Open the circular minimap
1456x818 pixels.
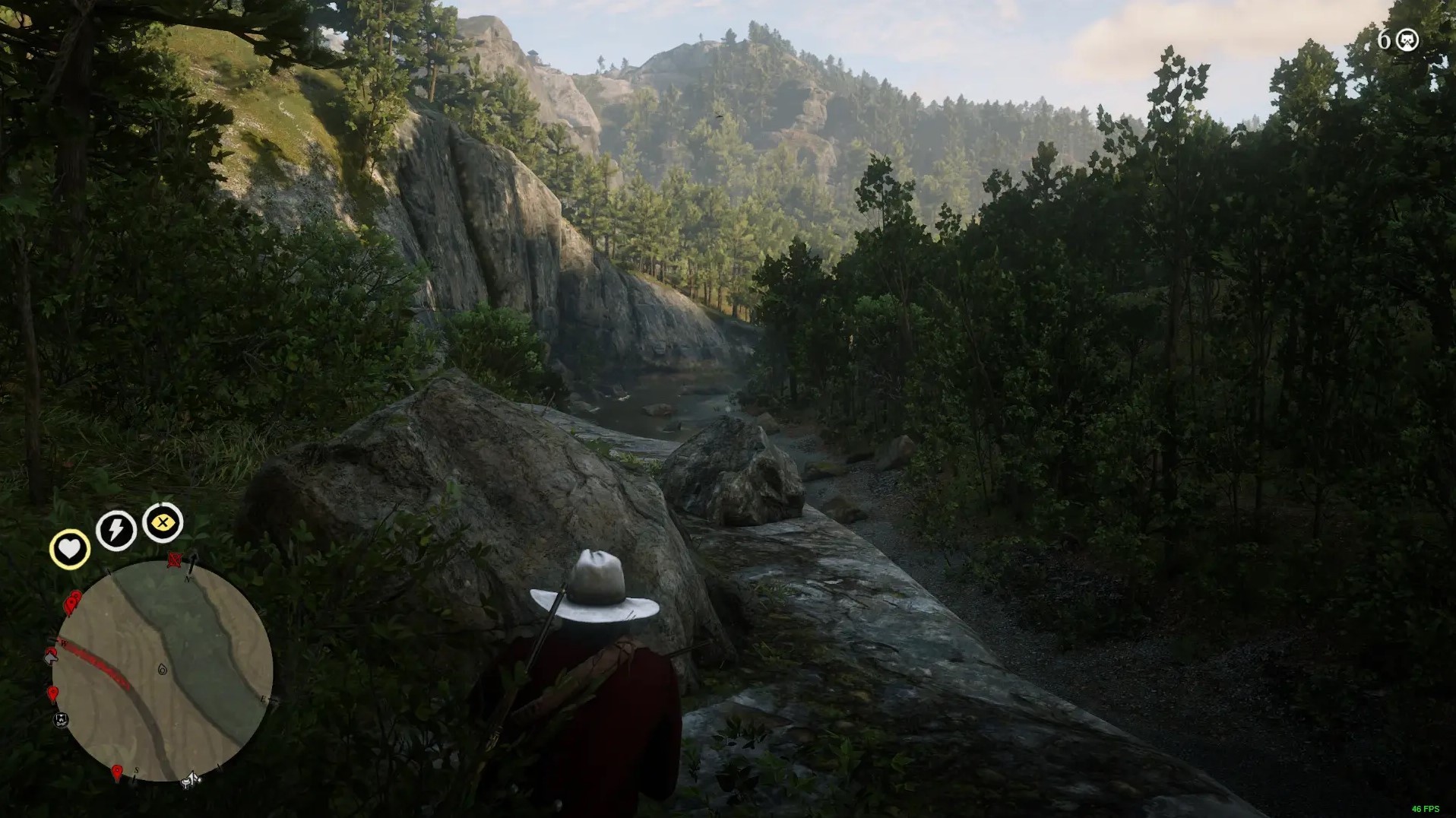(x=162, y=671)
